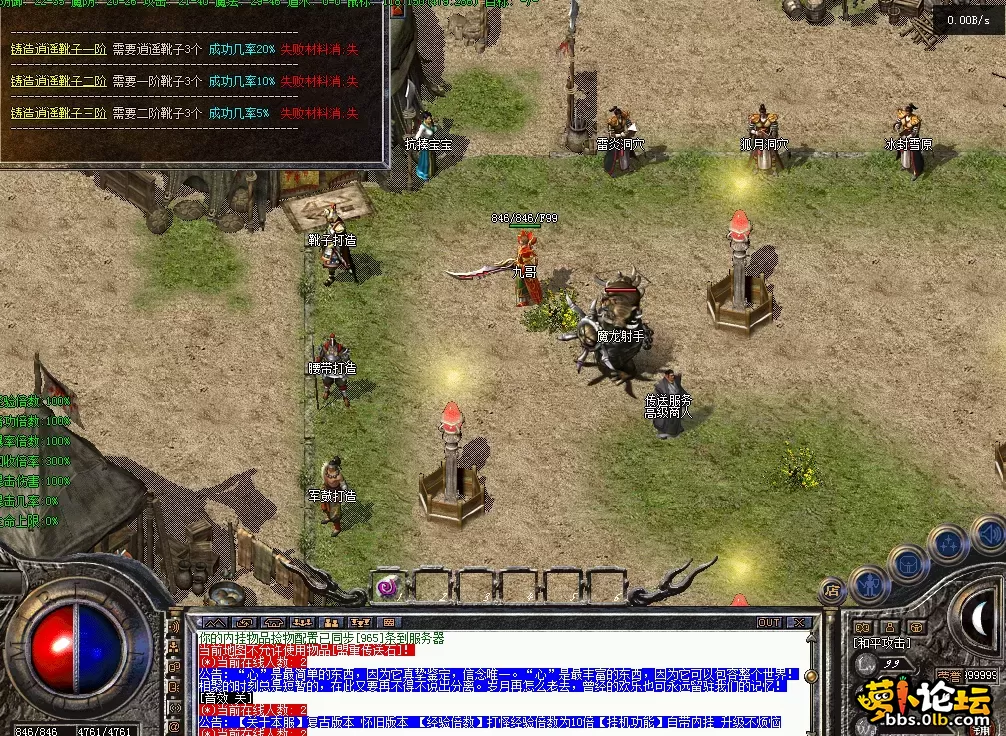Click the OUT button above chat
Viewport: 1006px width, 736px height.
point(769,622)
